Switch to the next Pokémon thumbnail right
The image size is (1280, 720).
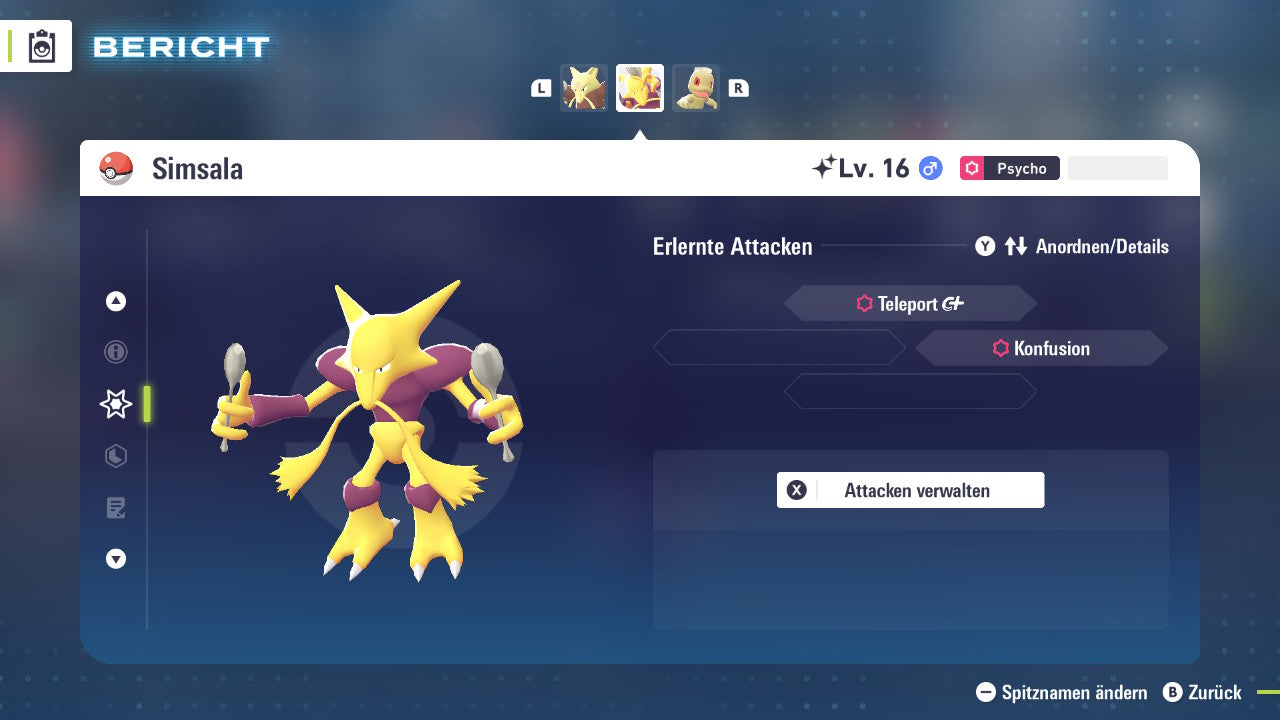(x=696, y=87)
